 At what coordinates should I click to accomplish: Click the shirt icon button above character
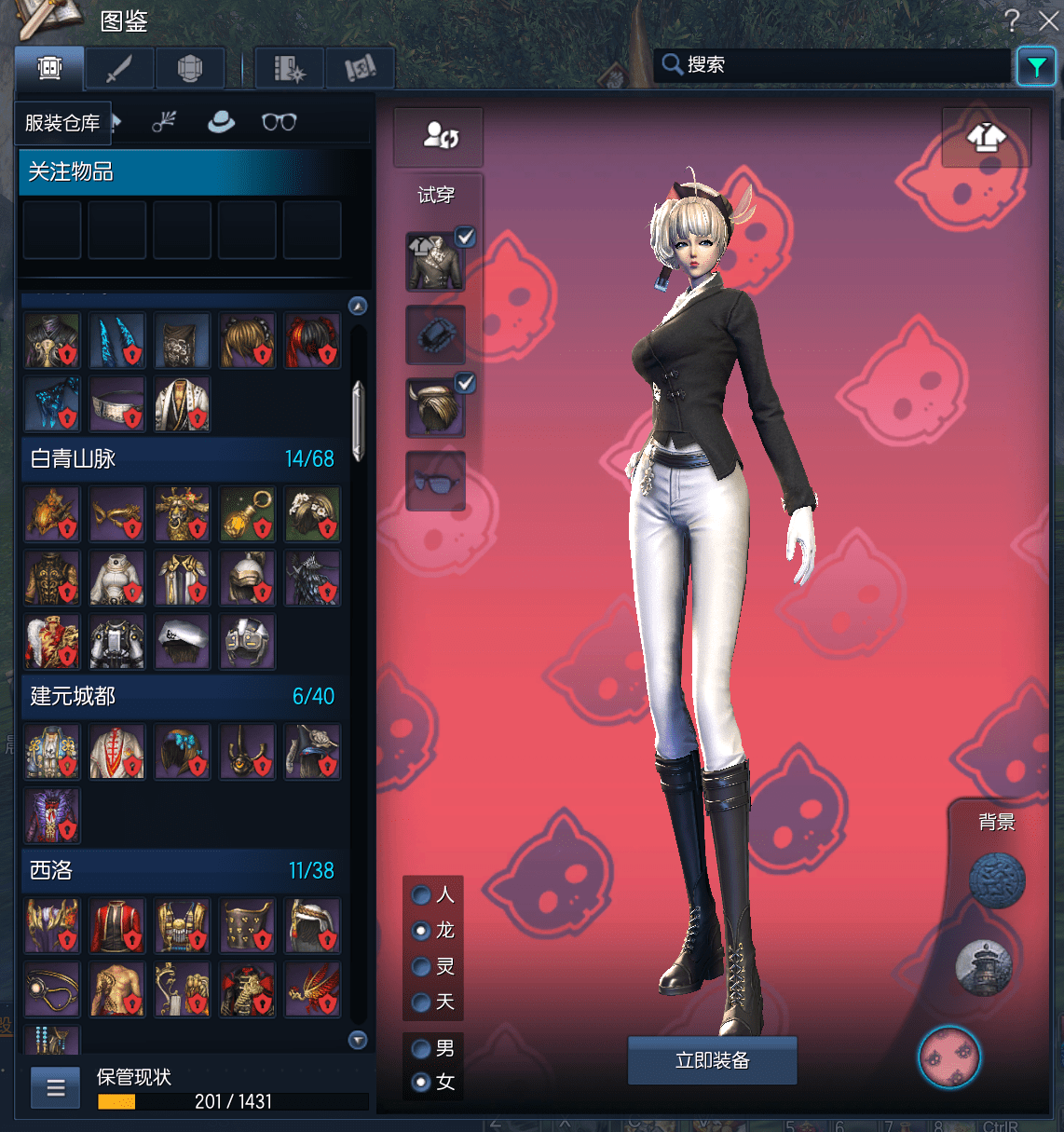pos(986,138)
